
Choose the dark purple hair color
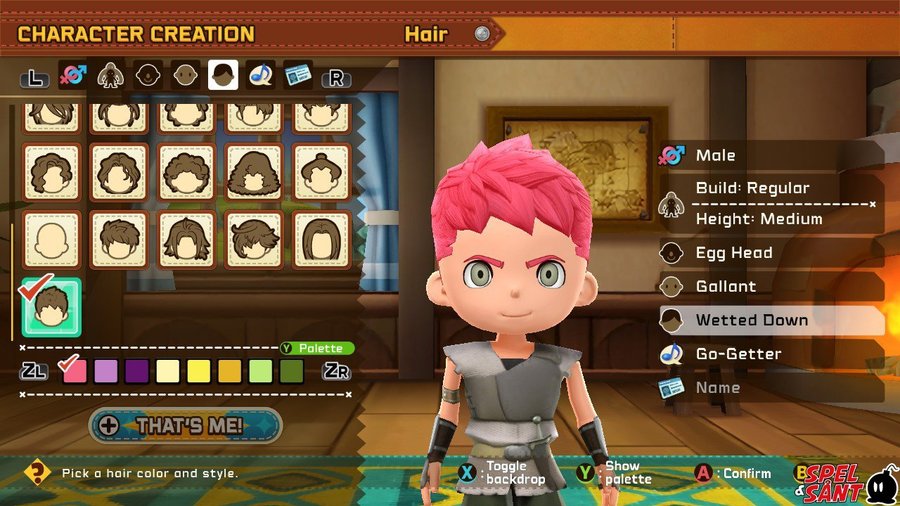pyautogui.click(x=137, y=372)
